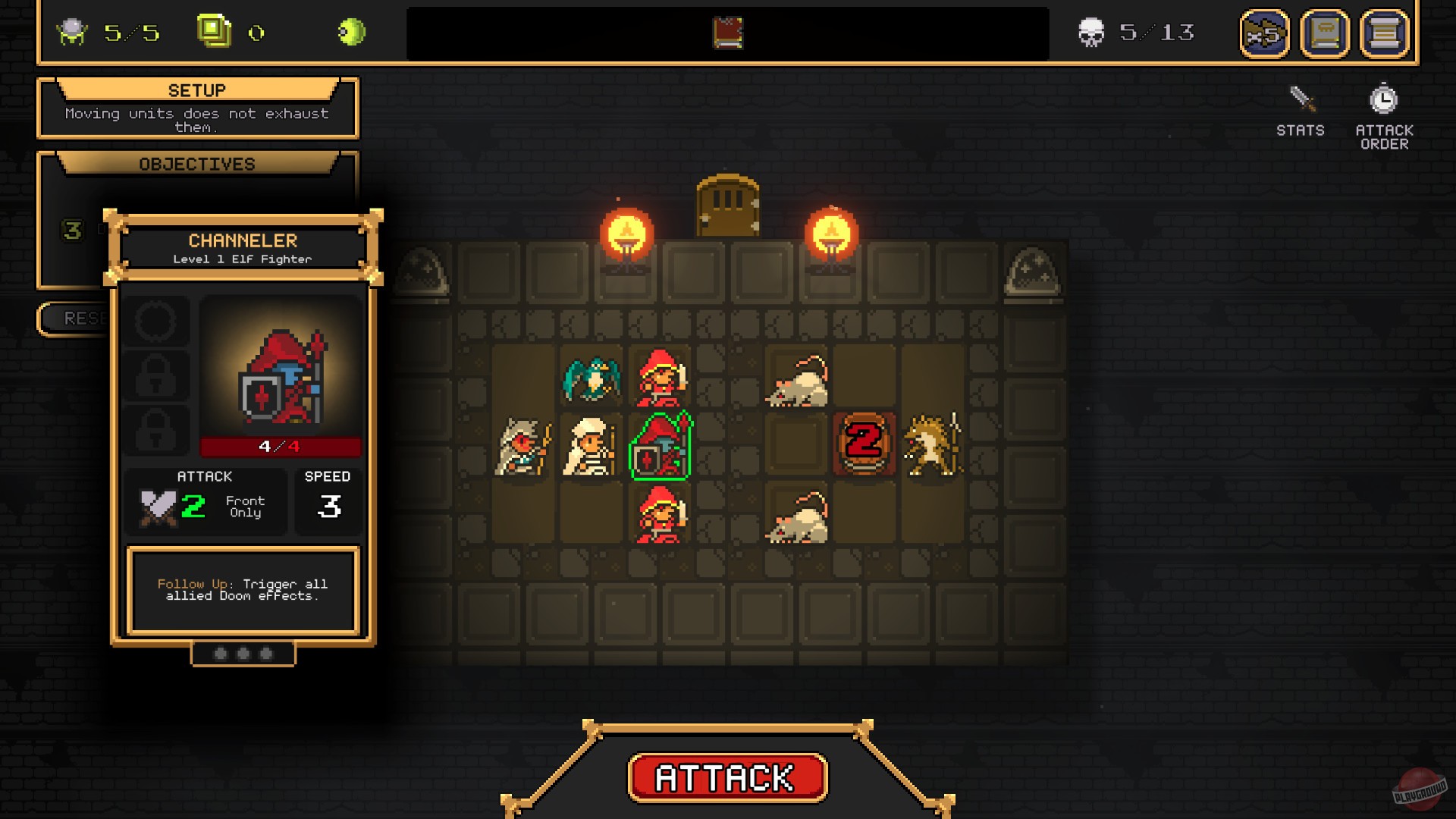Switch to the STATS view

1299,130
